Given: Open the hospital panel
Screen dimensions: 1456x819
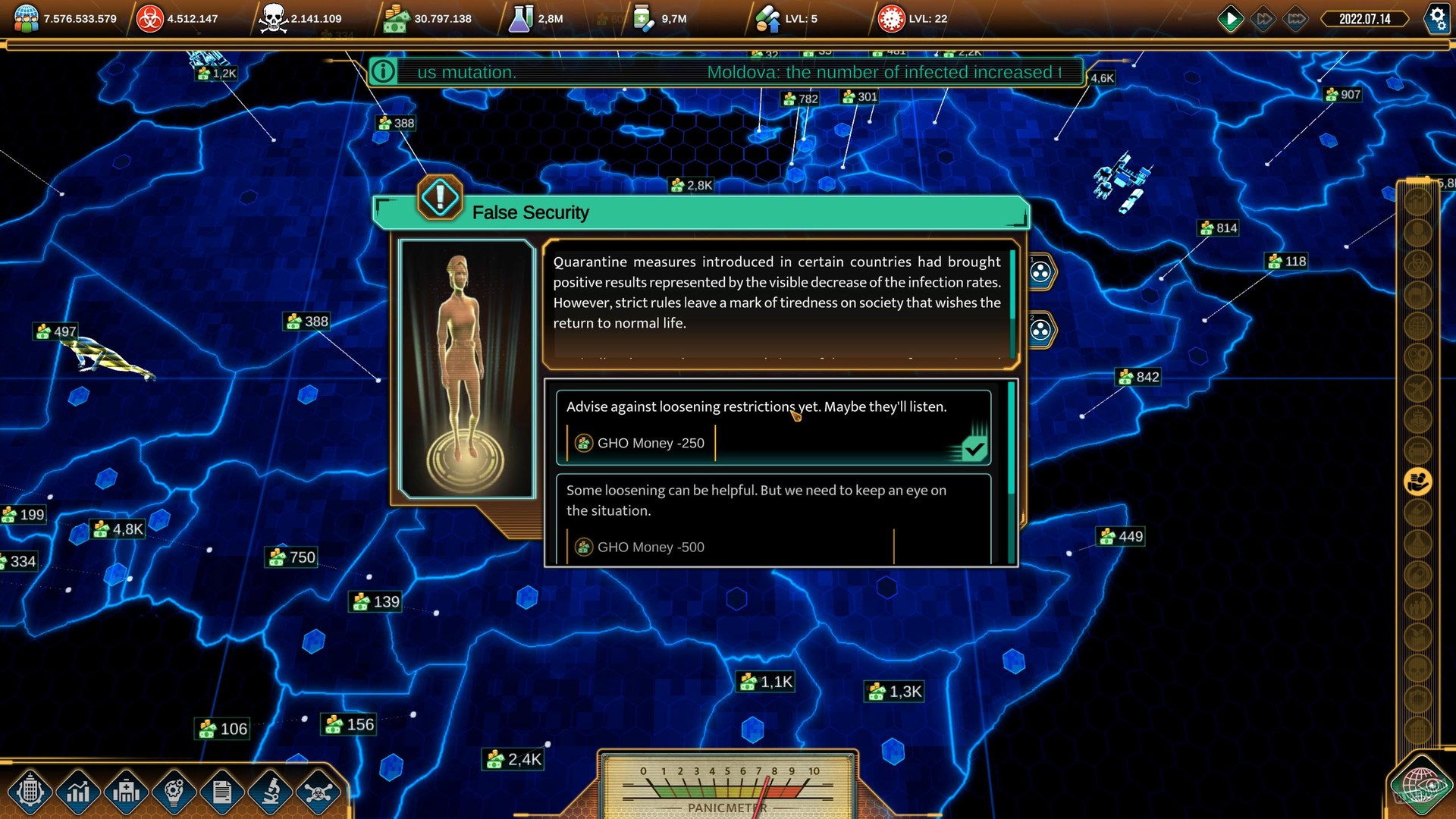Looking at the screenshot, I should [x=127, y=792].
